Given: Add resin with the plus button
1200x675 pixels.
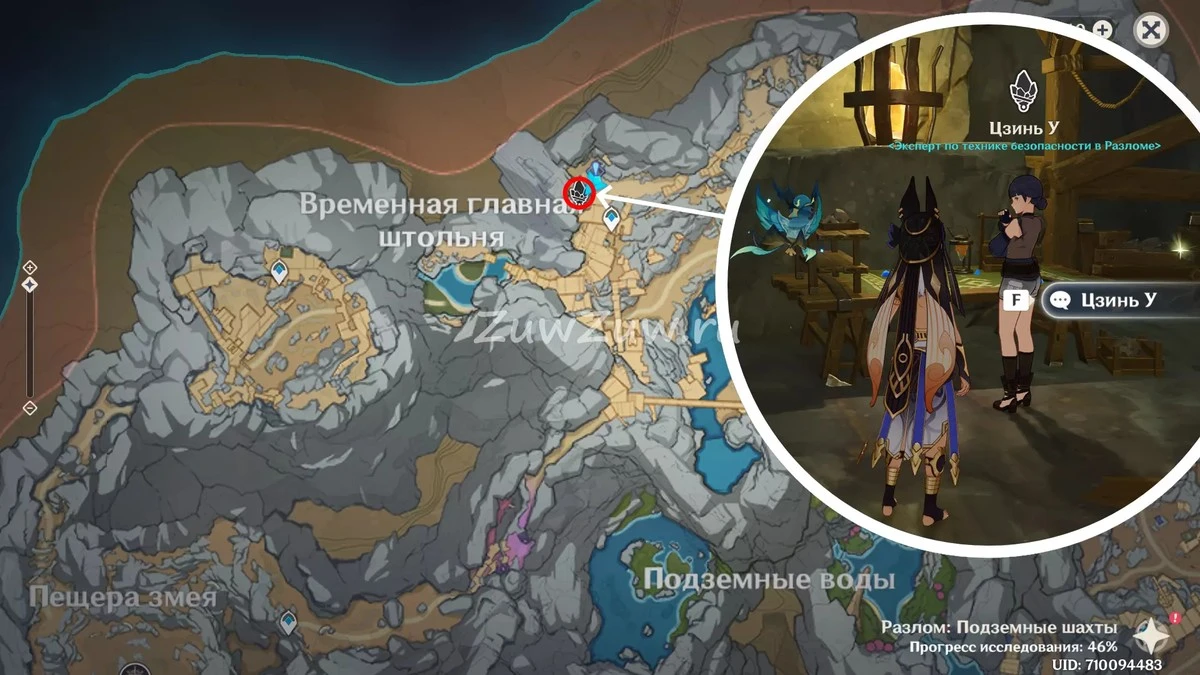Looking at the screenshot, I should 1103,29.
